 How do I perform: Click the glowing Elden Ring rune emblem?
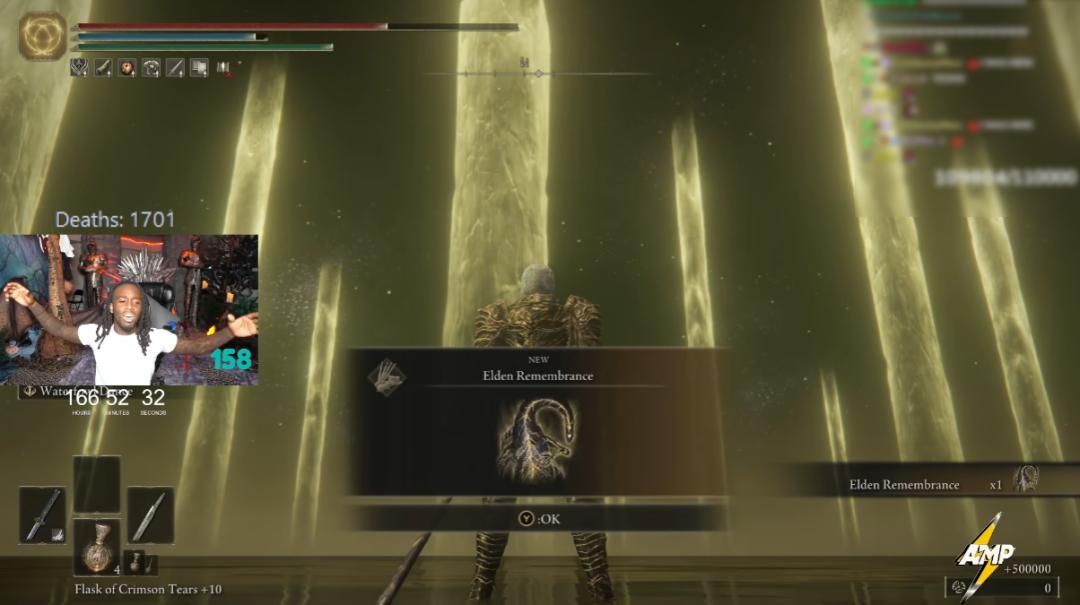click(x=42, y=37)
